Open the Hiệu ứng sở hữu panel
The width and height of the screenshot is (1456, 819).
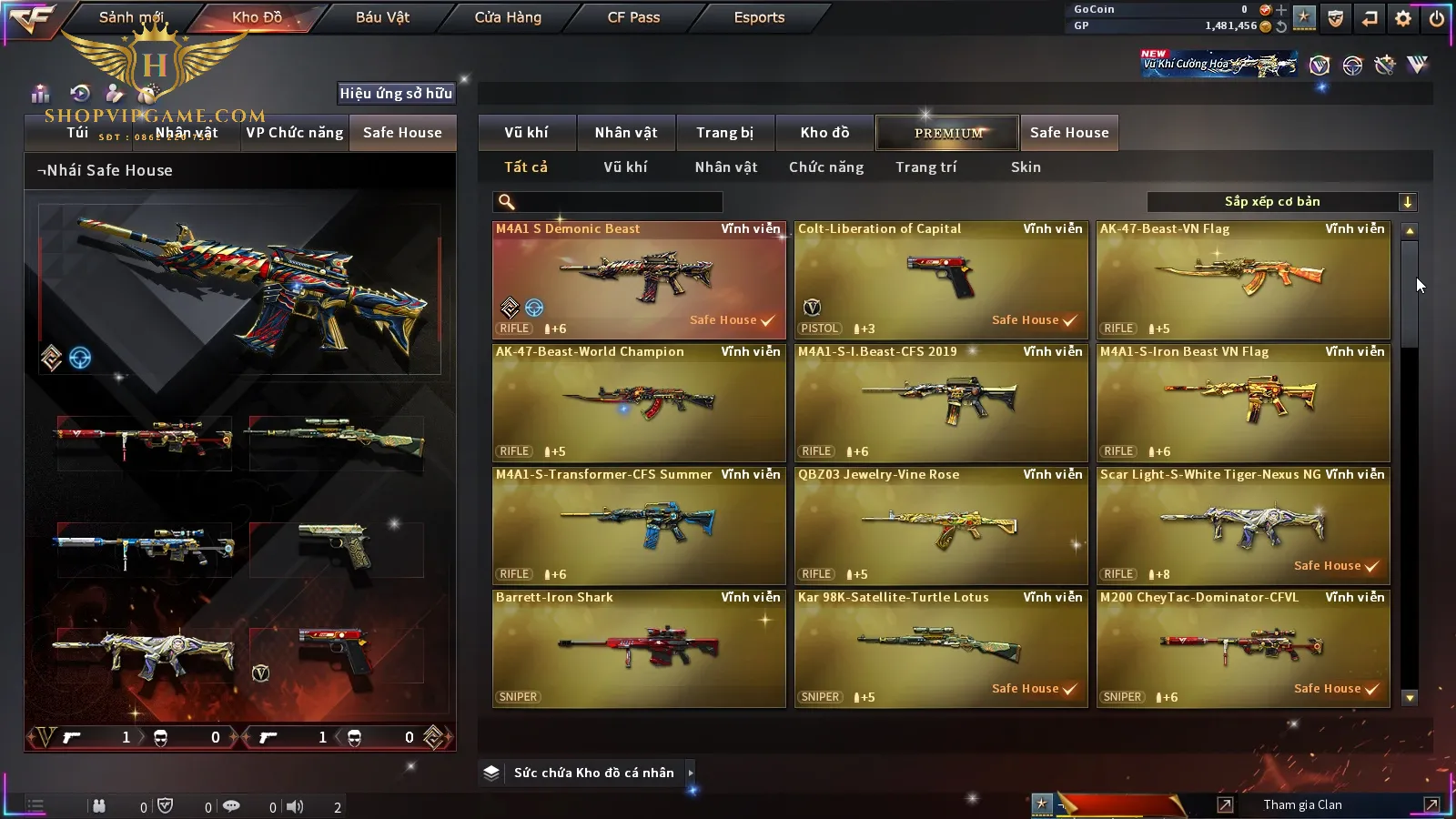tap(396, 93)
